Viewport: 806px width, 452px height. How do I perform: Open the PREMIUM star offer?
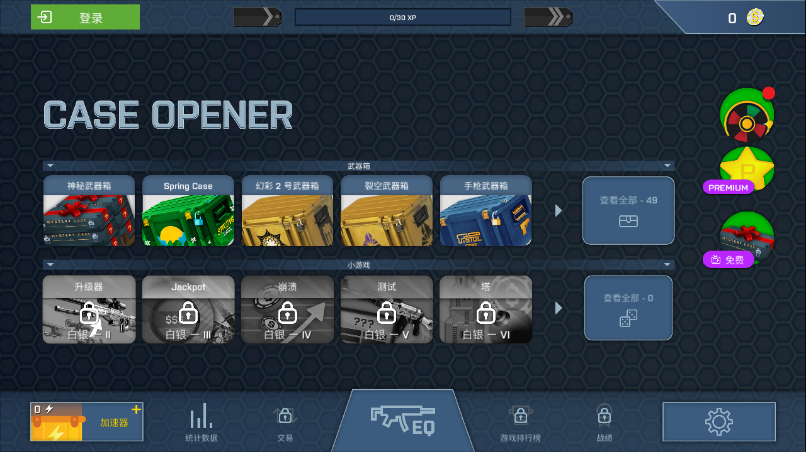tap(745, 171)
